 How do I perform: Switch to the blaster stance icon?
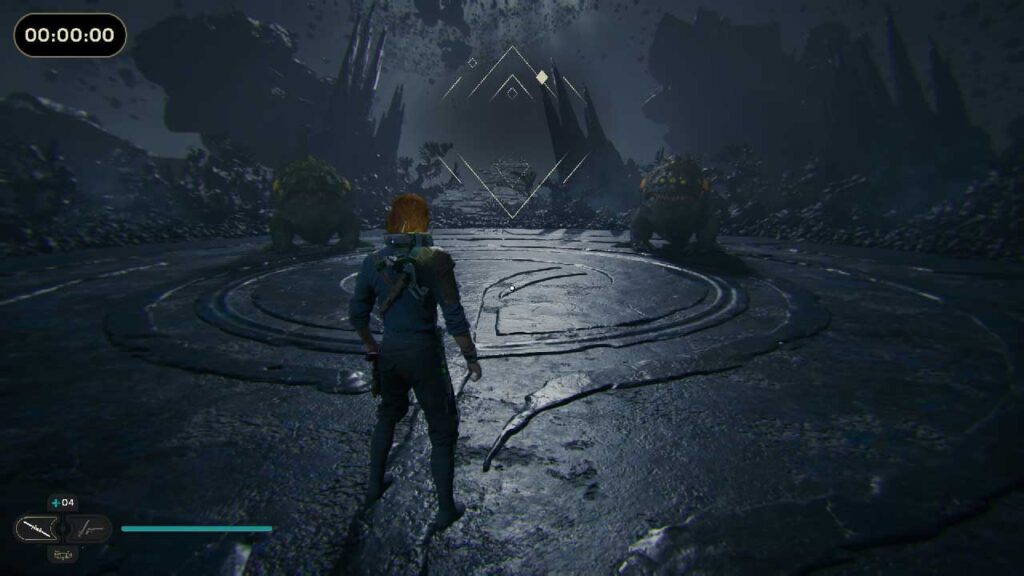click(90, 528)
